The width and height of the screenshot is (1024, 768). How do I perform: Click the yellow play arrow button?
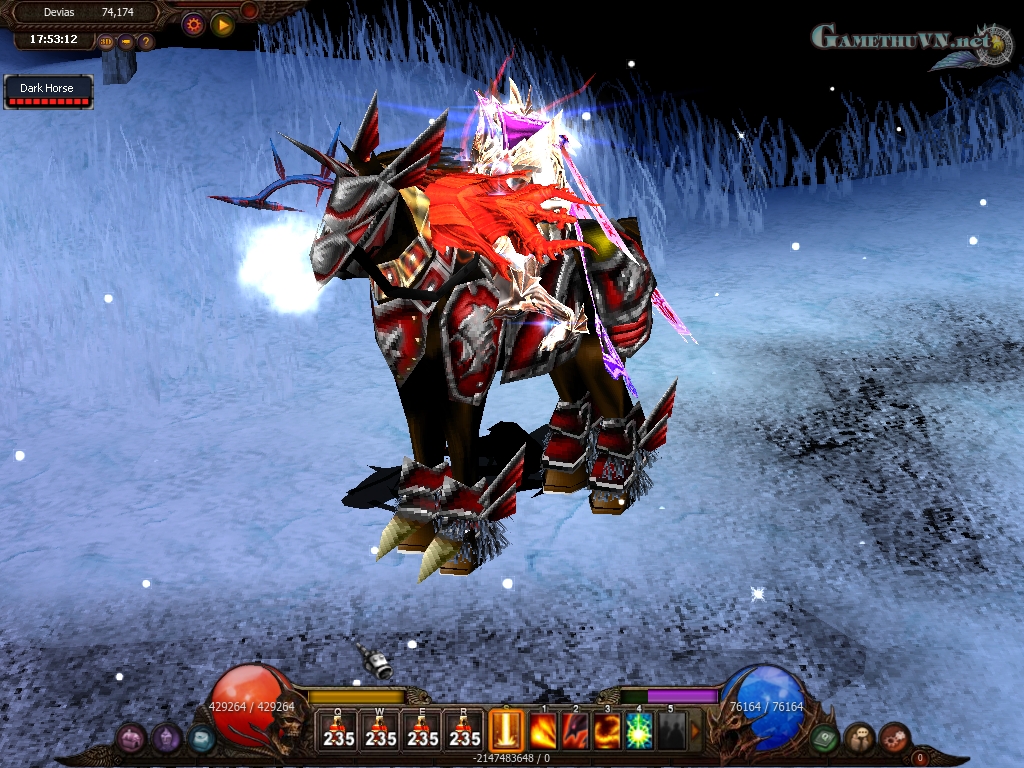click(222, 25)
